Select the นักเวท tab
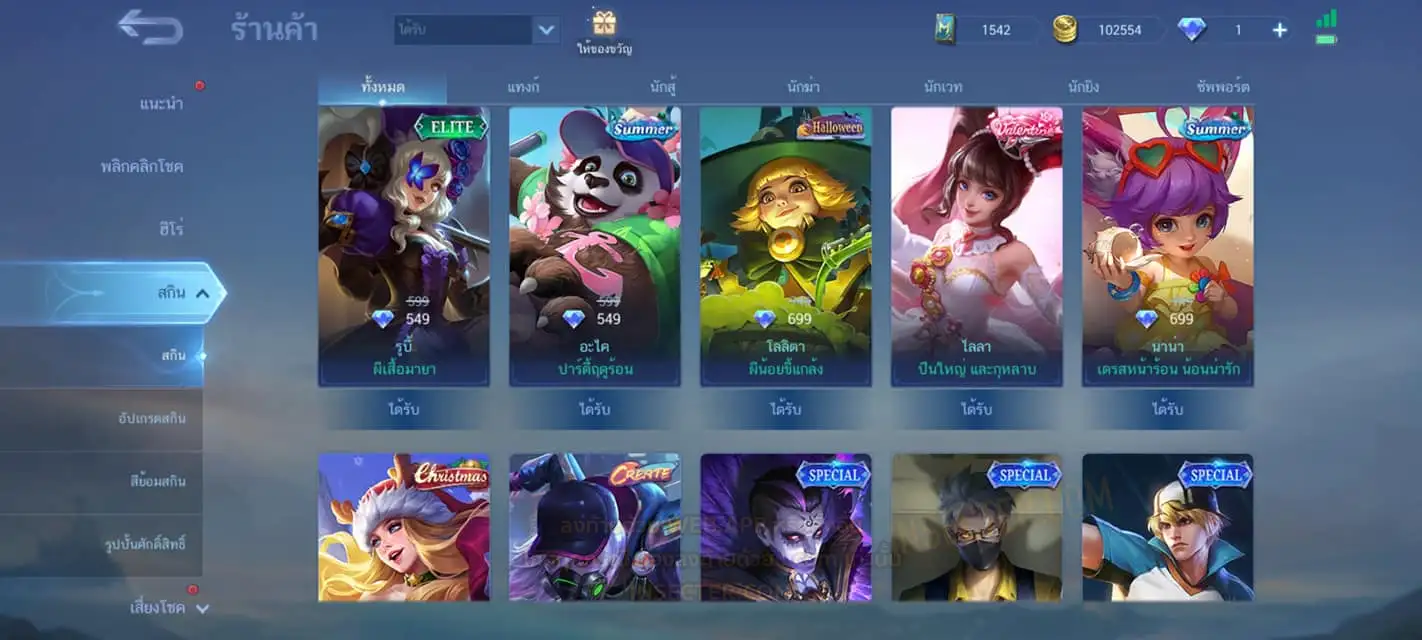This screenshot has width=1422, height=640. pyautogui.click(x=943, y=87)
